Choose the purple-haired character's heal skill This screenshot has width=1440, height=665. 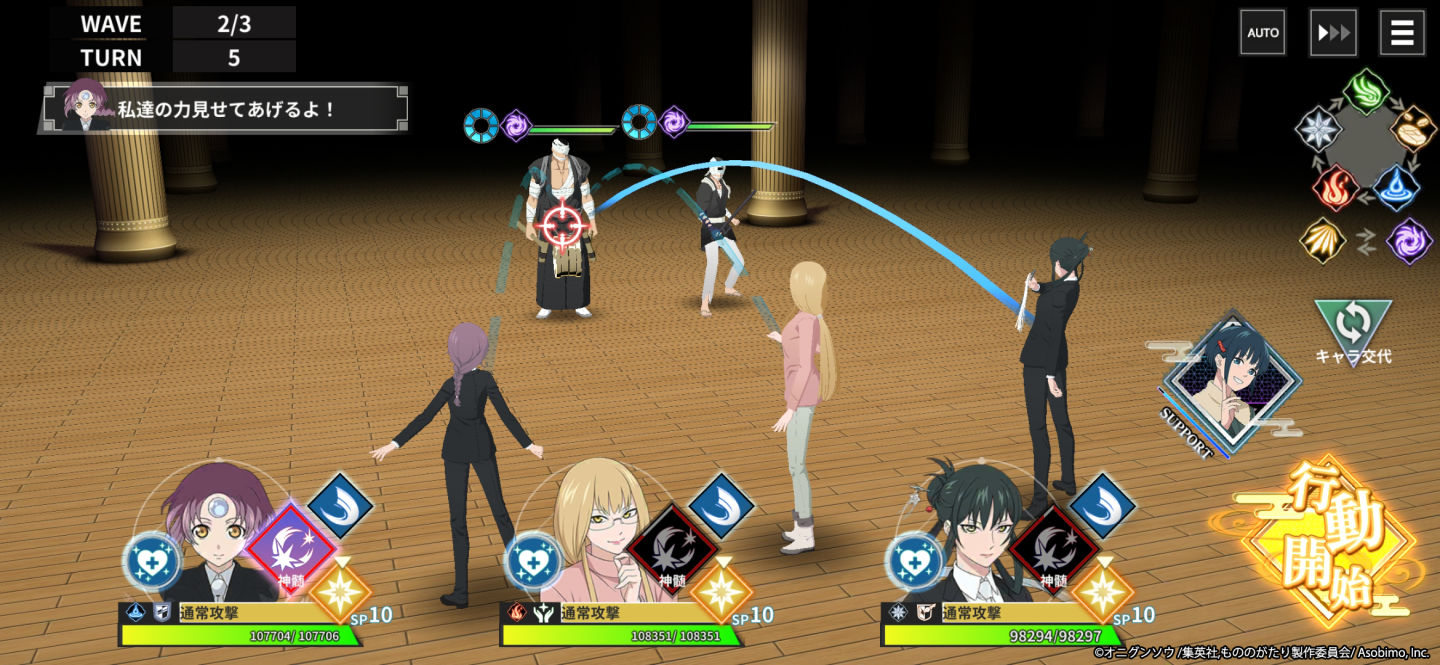click(153, 561)
